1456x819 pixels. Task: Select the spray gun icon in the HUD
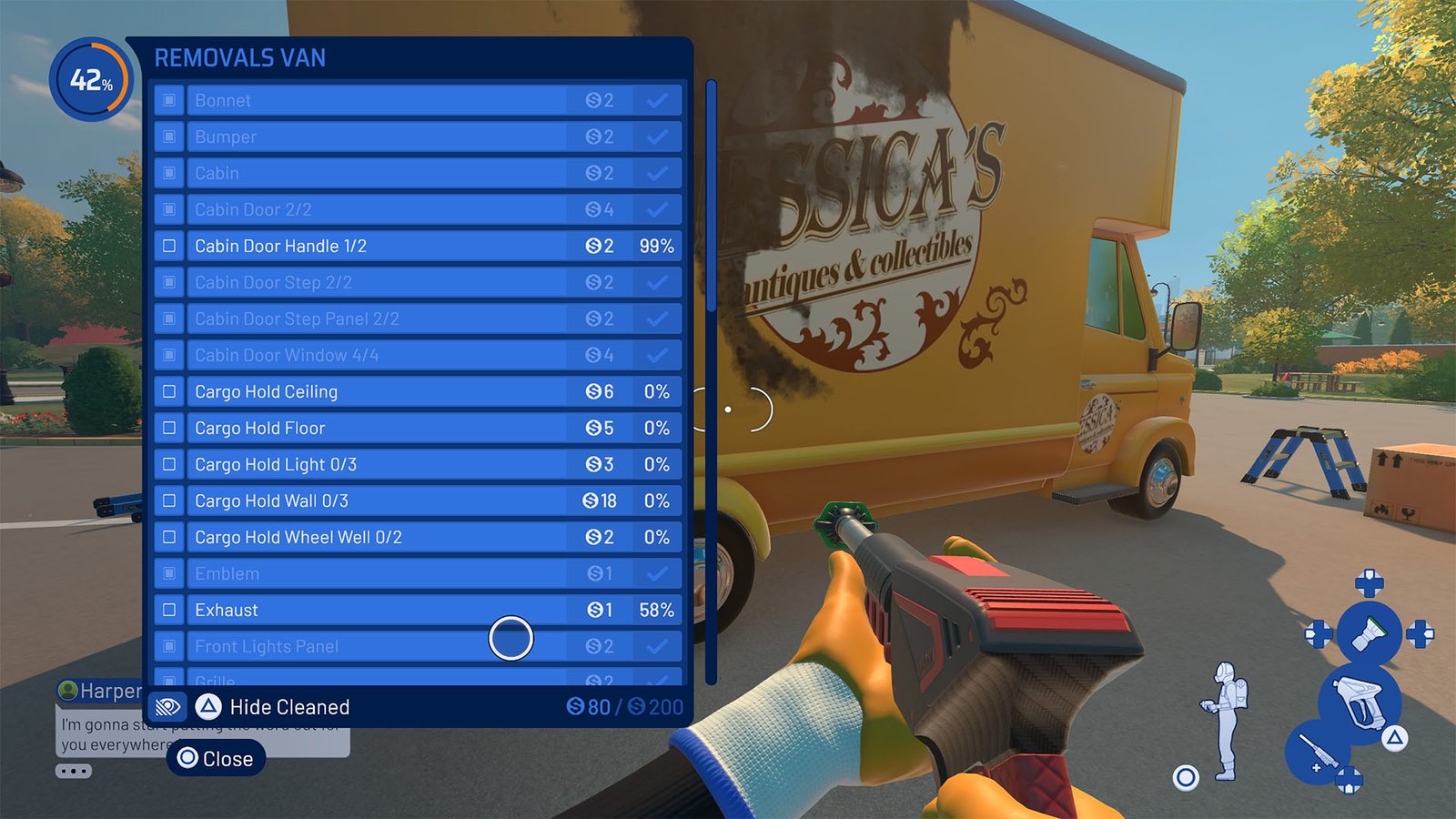1360,702
